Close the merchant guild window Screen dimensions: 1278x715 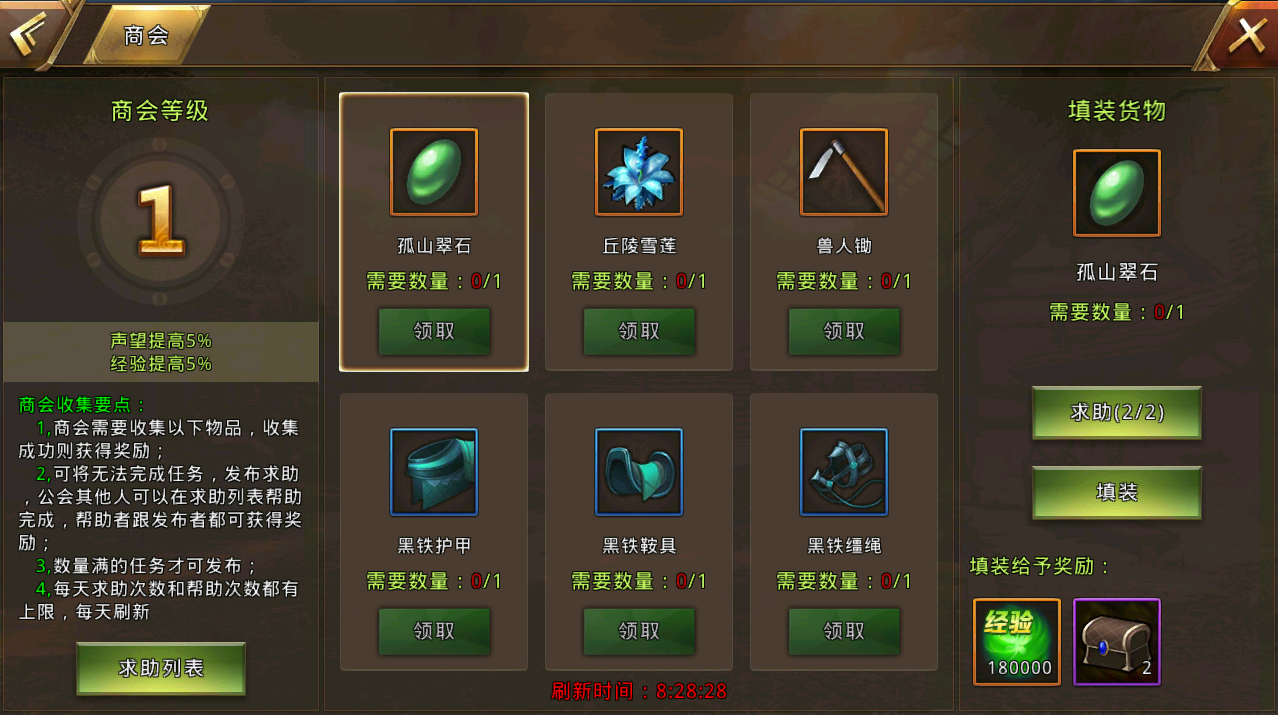coord(1246,36)
